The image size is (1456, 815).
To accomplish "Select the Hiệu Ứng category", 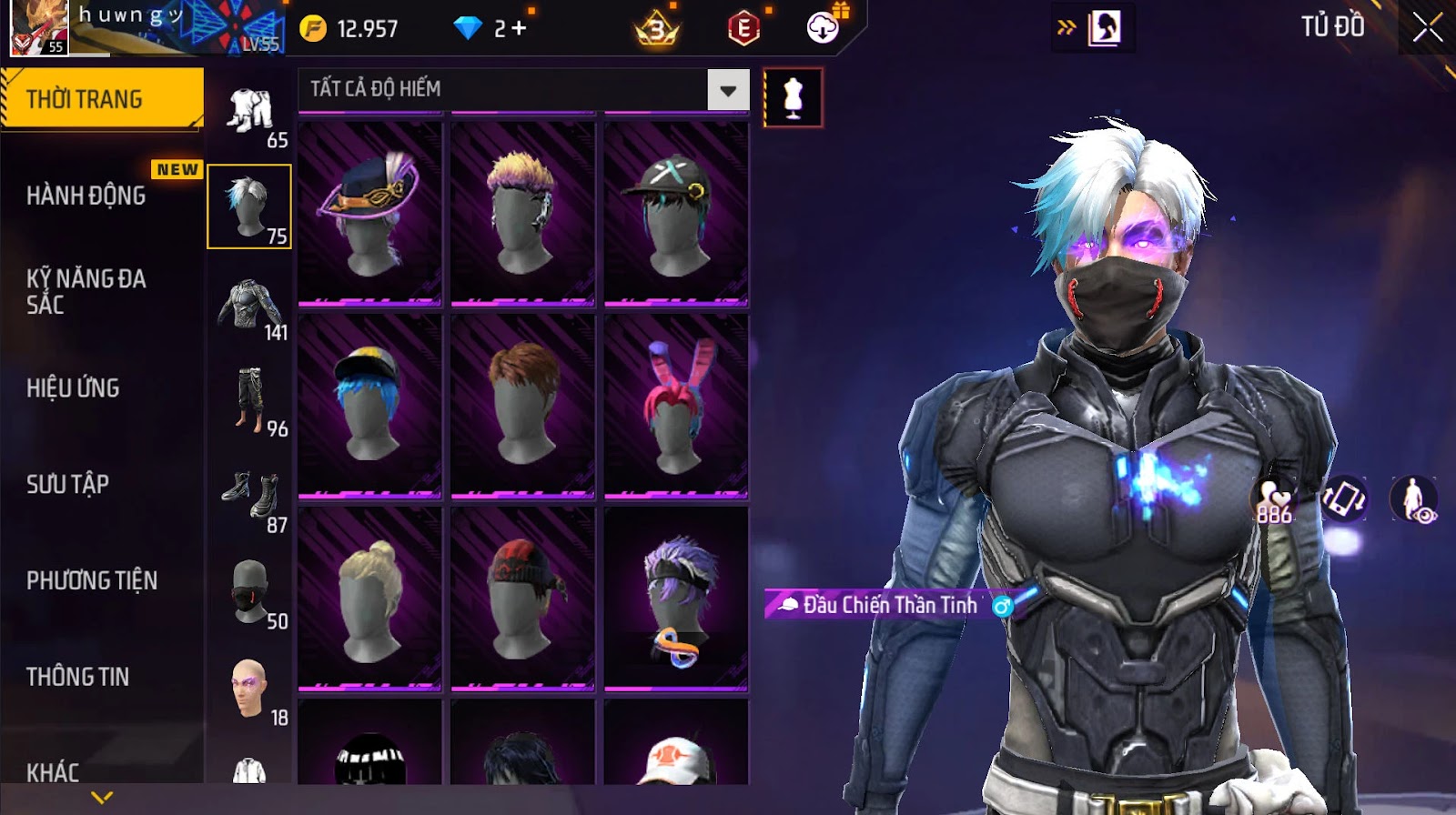I will point(73,387).
